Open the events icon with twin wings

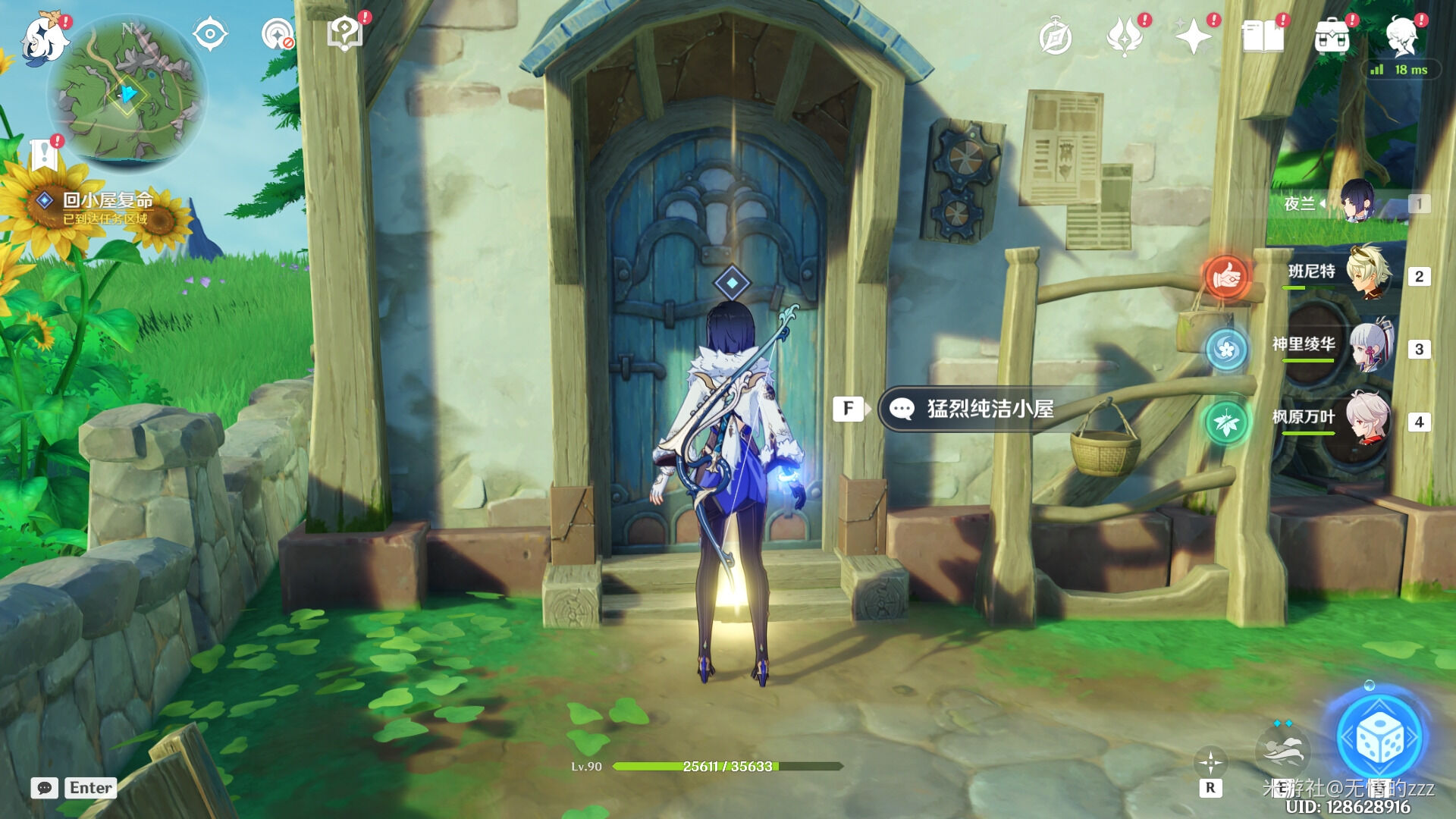1124,36
